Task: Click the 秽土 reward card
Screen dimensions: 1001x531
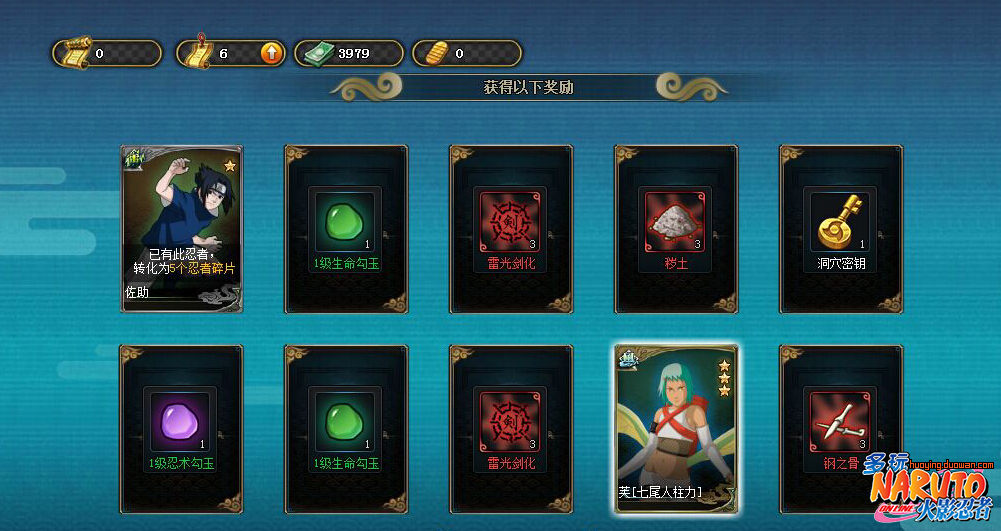Action: (x=676, y=228)
